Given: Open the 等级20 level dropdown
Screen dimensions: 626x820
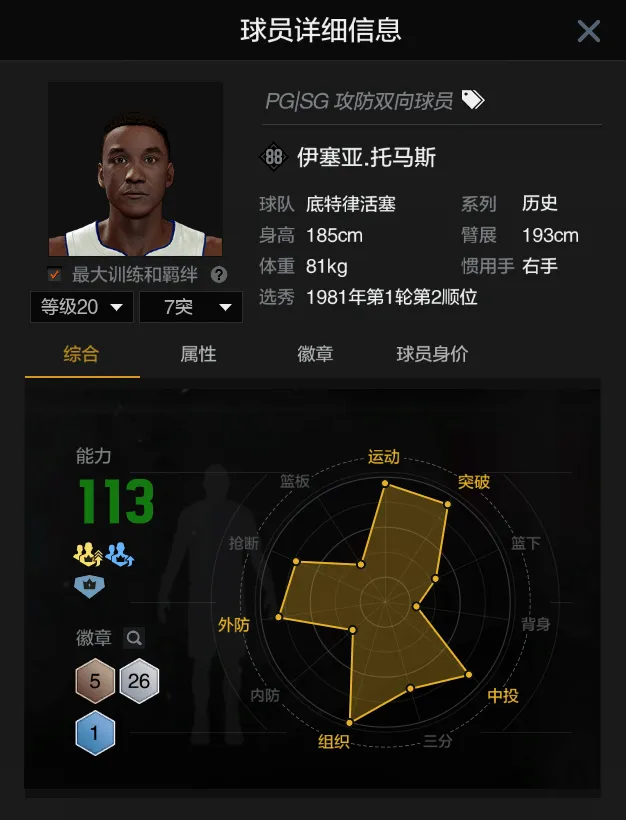Looking at the screenshot, I should pyautogui.click(x=81, y=307).
